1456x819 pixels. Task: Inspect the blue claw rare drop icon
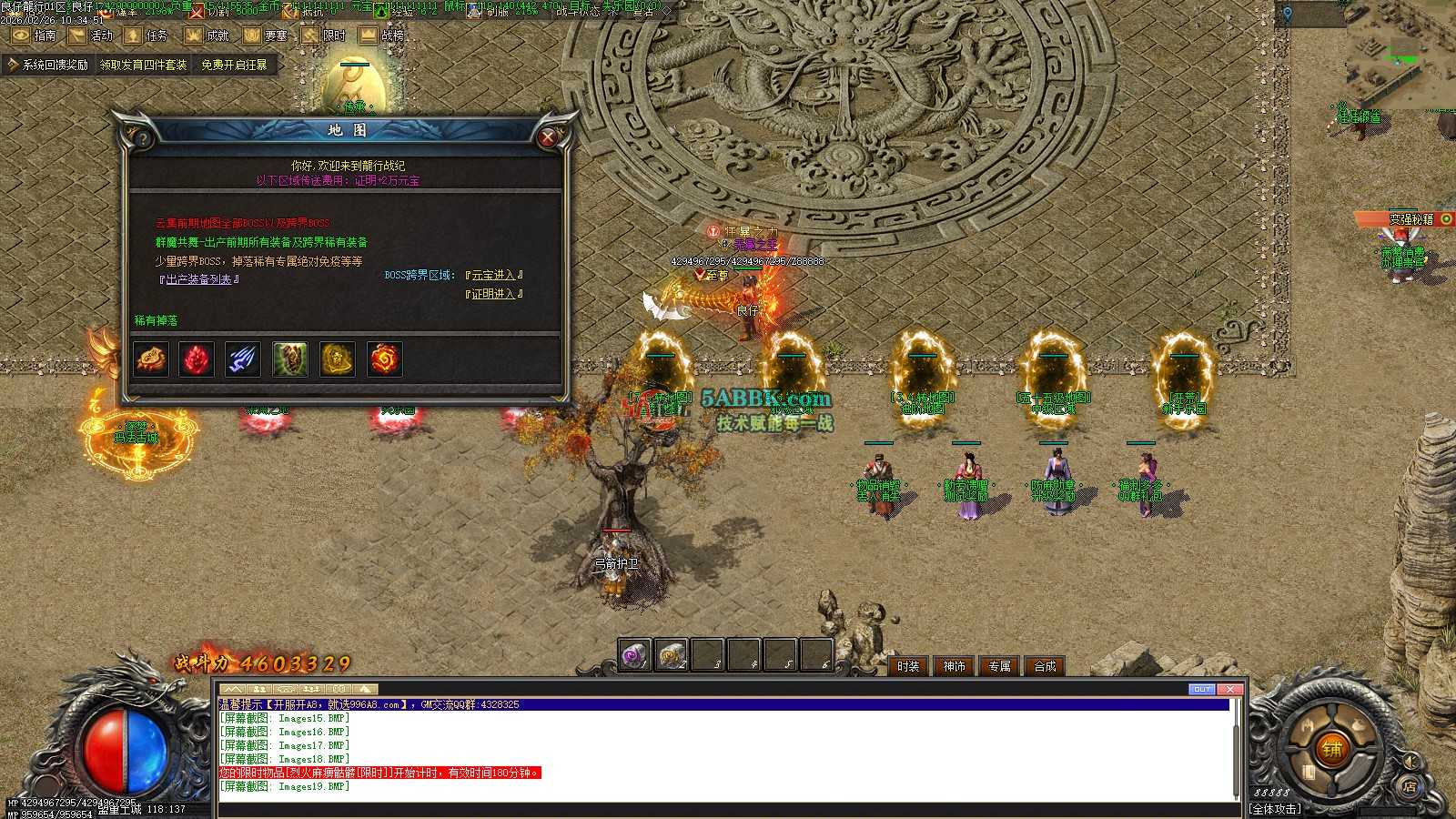click(243, 359)
